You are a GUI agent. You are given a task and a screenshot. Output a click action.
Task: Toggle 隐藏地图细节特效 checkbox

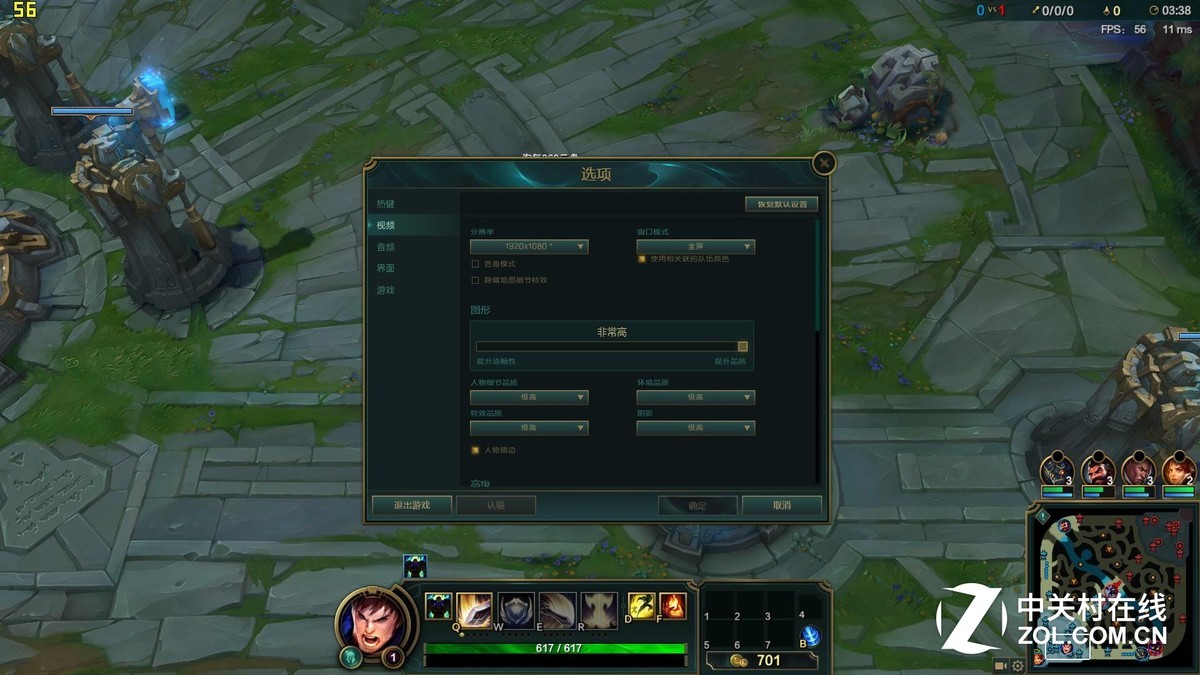click(x=476, y=280)
